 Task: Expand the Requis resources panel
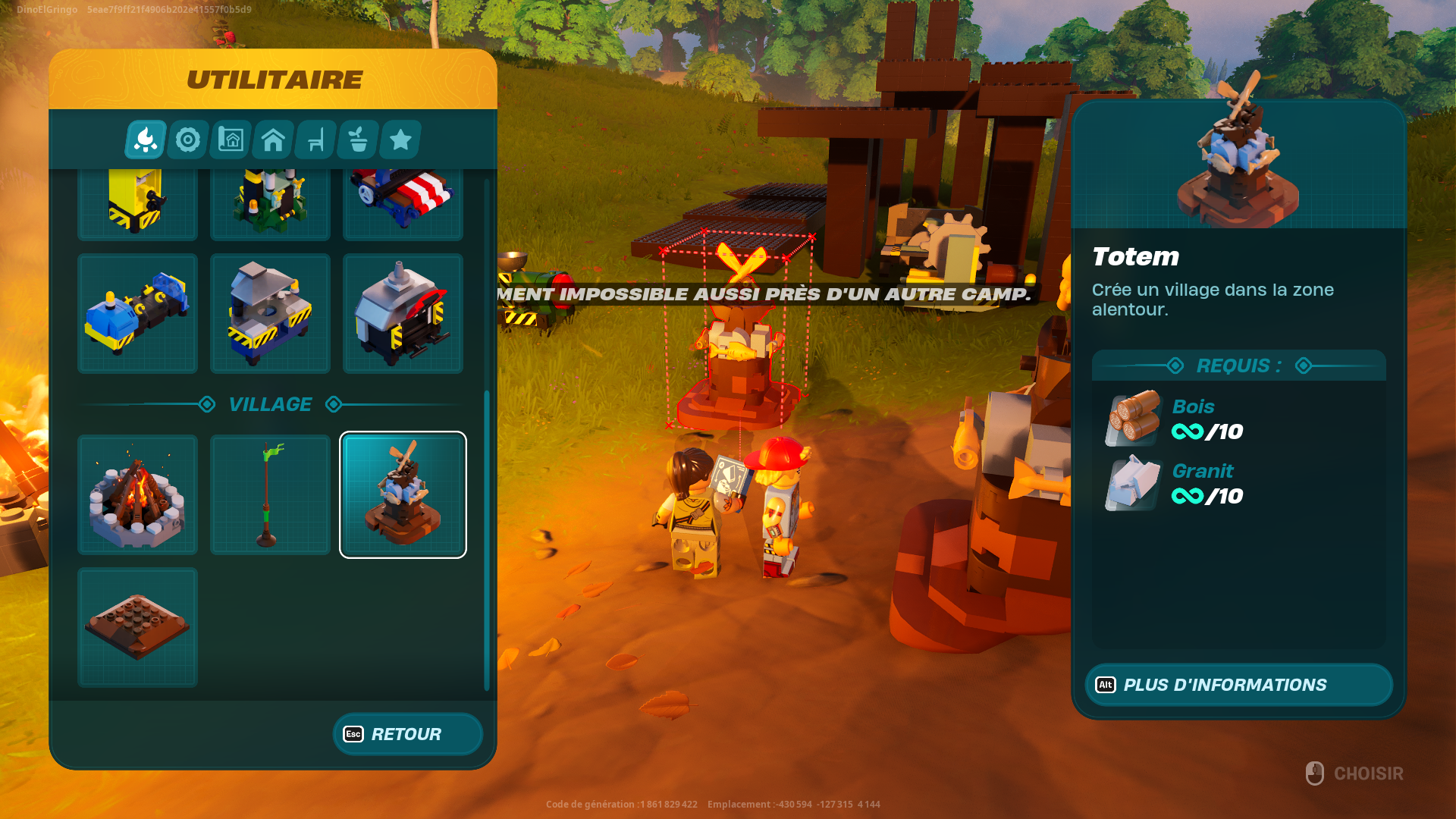click(1239, 366)
